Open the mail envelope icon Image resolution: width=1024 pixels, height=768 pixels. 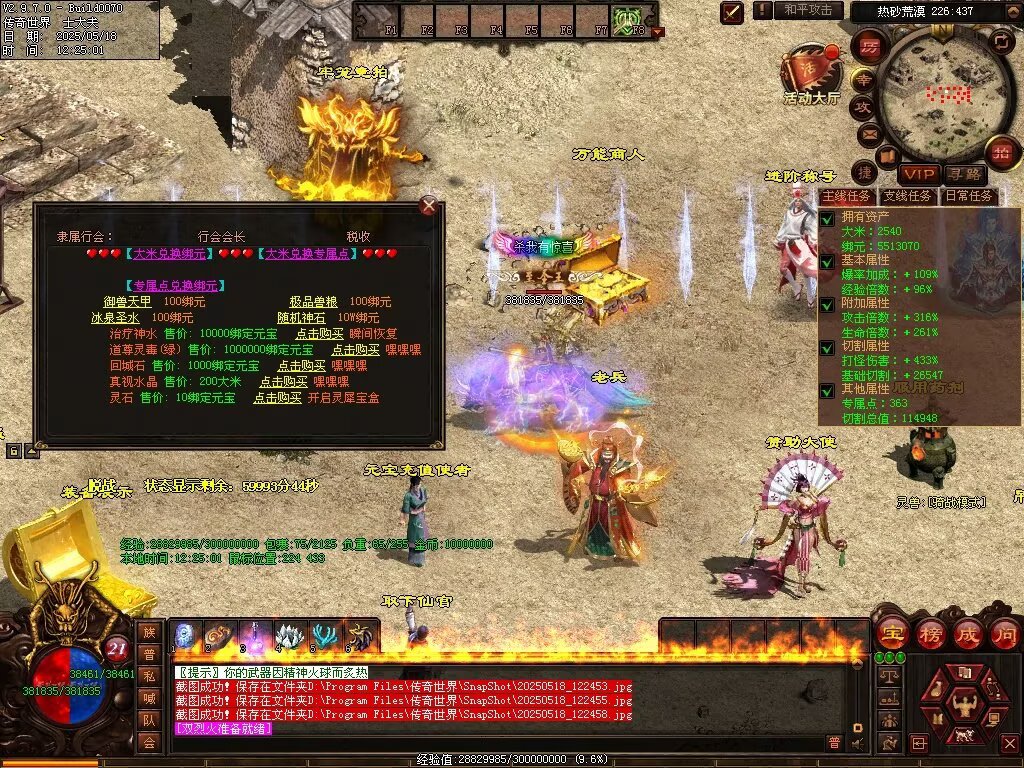click(x=868, y=133)
